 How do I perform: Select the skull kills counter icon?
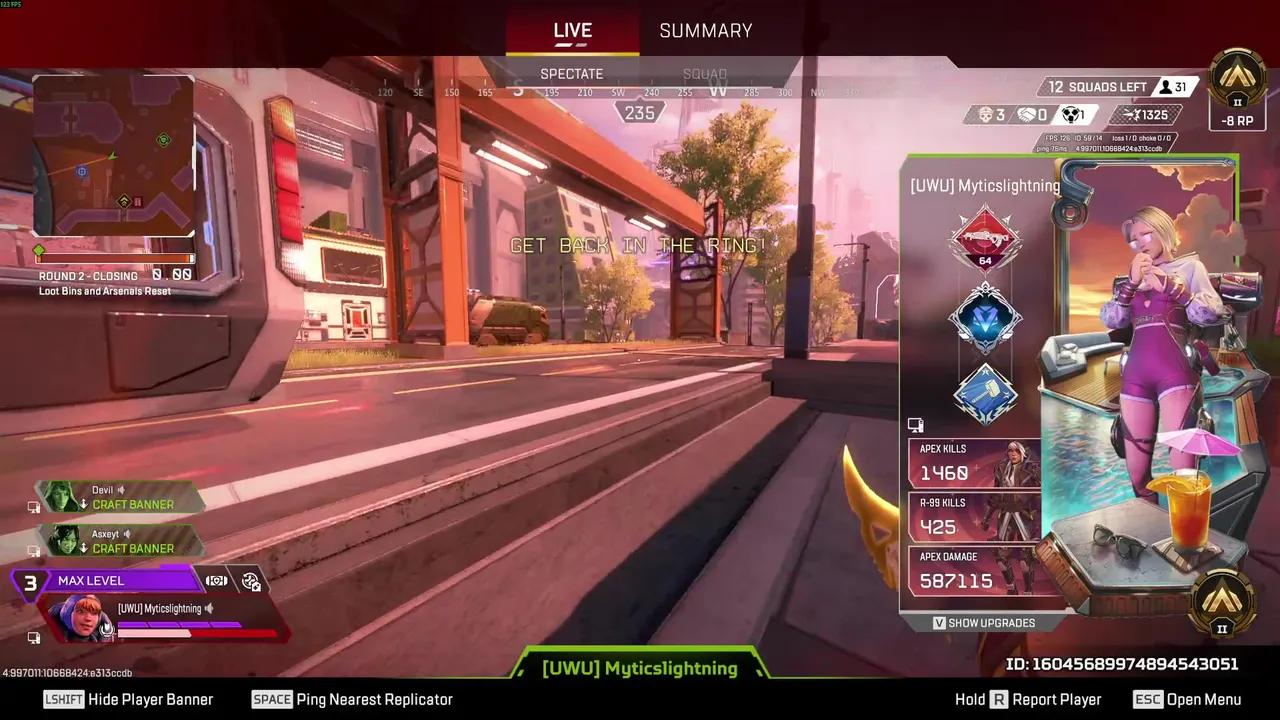pos(986,114)
